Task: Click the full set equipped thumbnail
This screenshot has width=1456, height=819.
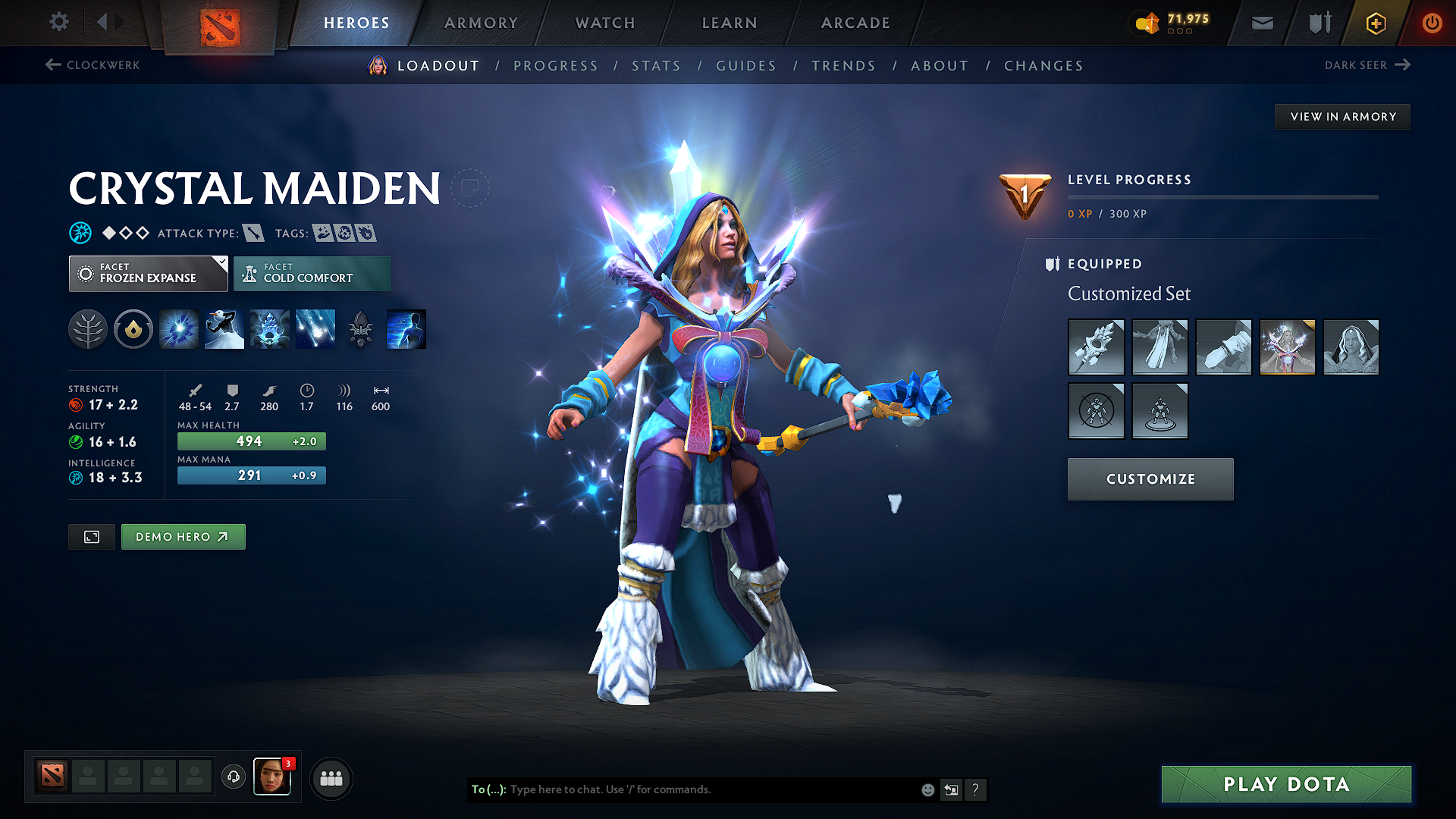Action: (x=1287, y=347)
